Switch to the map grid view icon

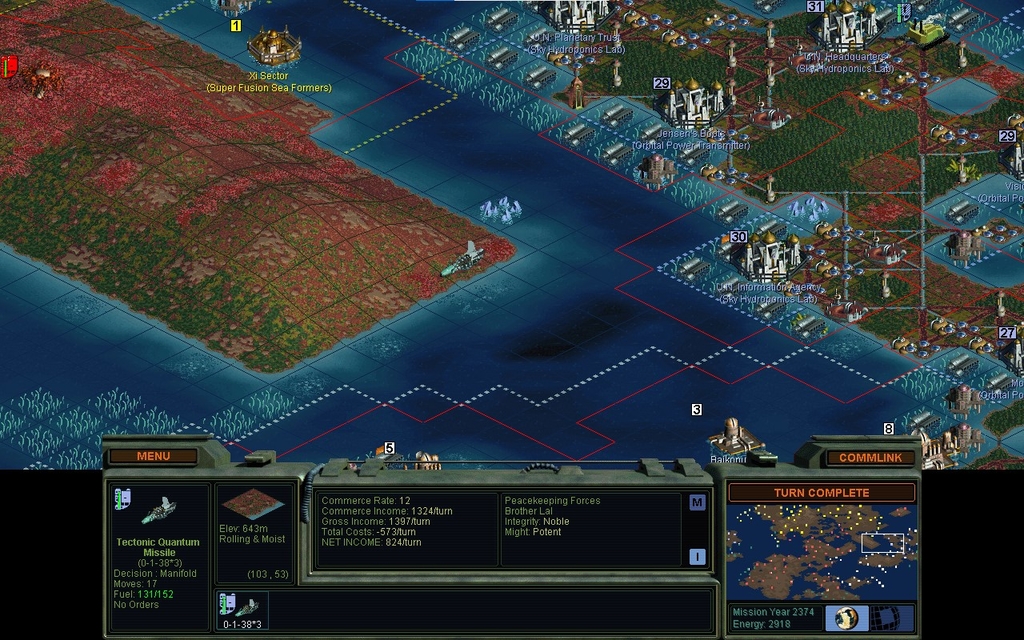[x=885, y=617]
